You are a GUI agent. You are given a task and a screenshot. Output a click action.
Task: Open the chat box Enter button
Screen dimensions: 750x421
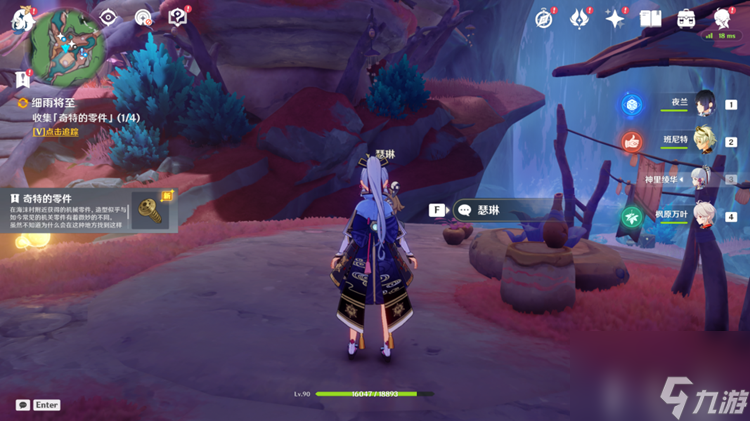(x=38, y=405)
